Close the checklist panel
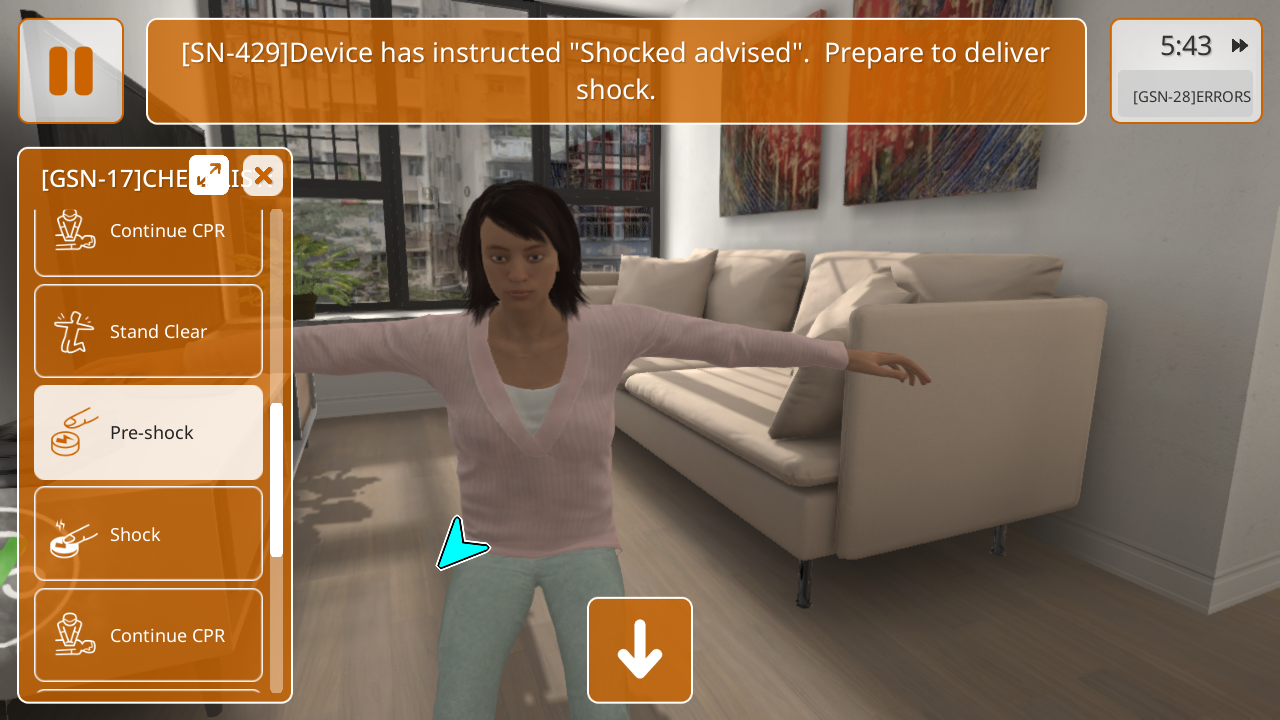Viewport: 1280px width, 720px height. [x=263, y=175]
